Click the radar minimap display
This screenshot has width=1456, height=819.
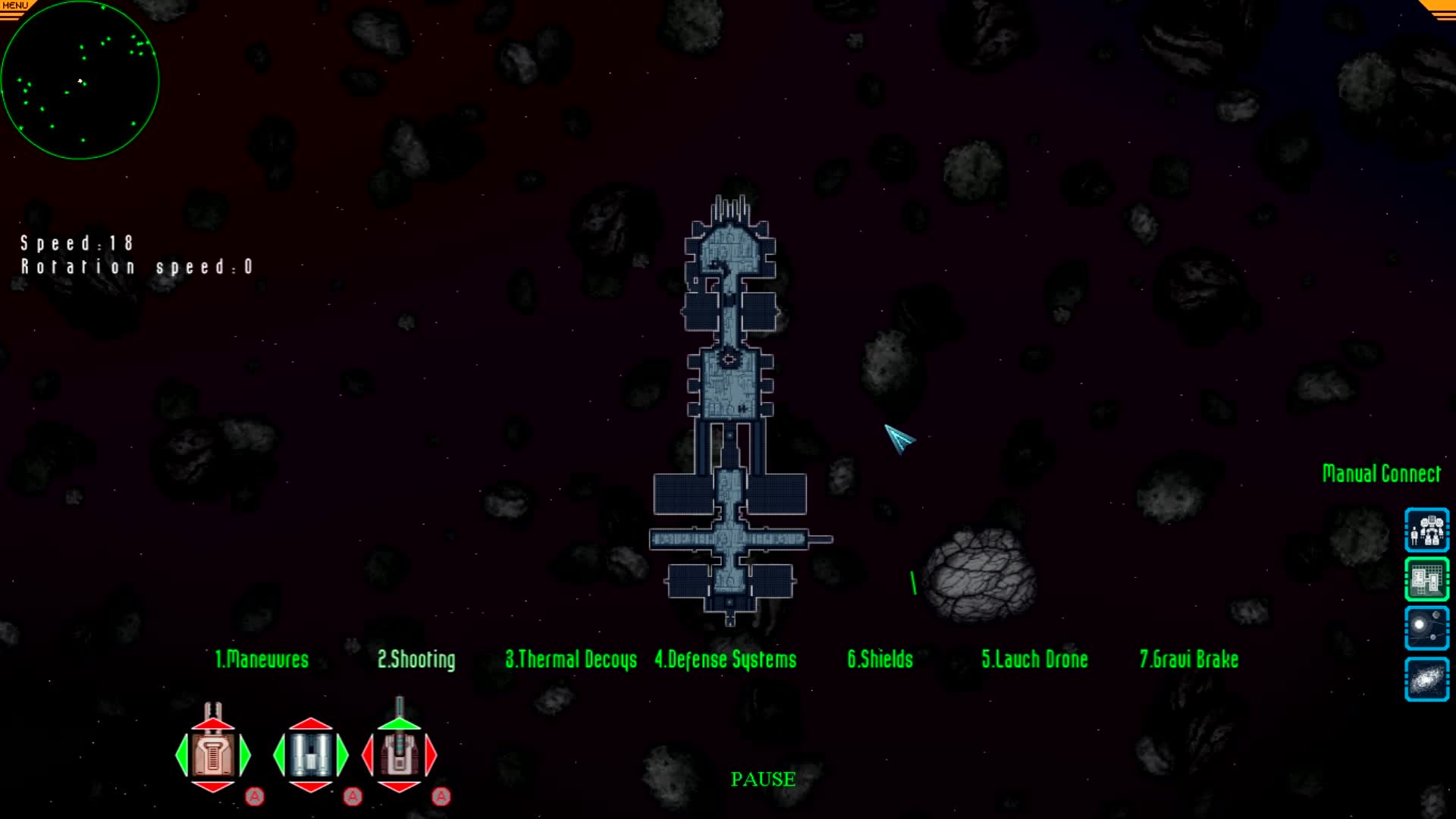[80, 80]
